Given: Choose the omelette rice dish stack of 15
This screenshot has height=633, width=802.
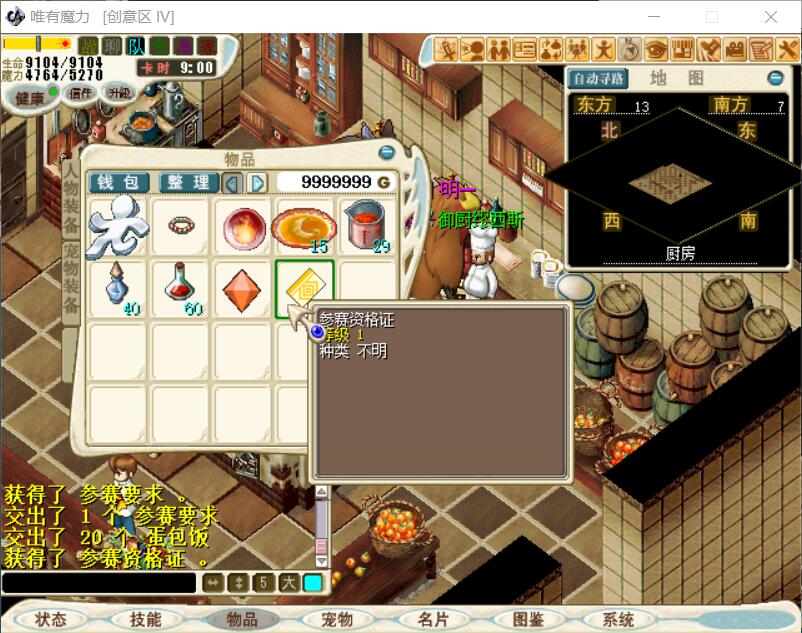Looking at the screenshot, I should click(x=304, y=227).
